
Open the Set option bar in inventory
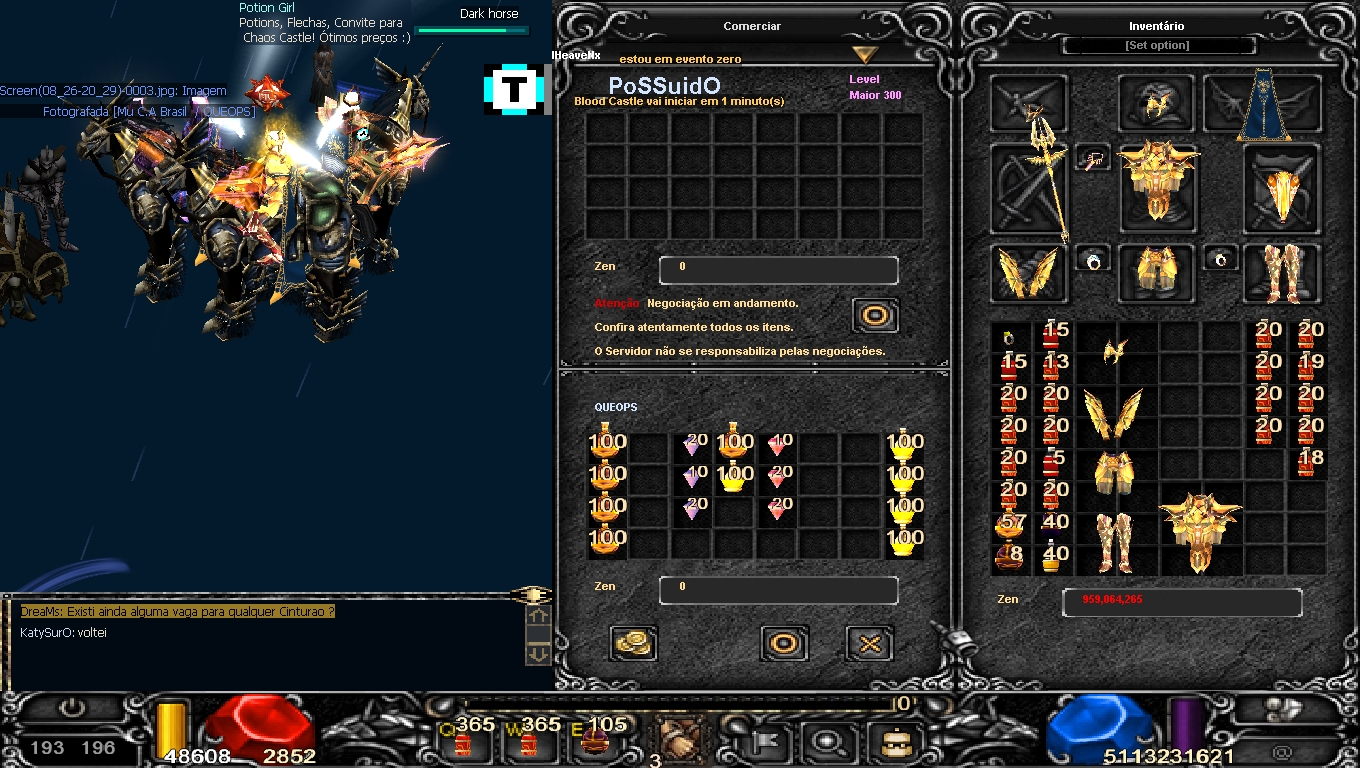click(x=1157, y=46)
